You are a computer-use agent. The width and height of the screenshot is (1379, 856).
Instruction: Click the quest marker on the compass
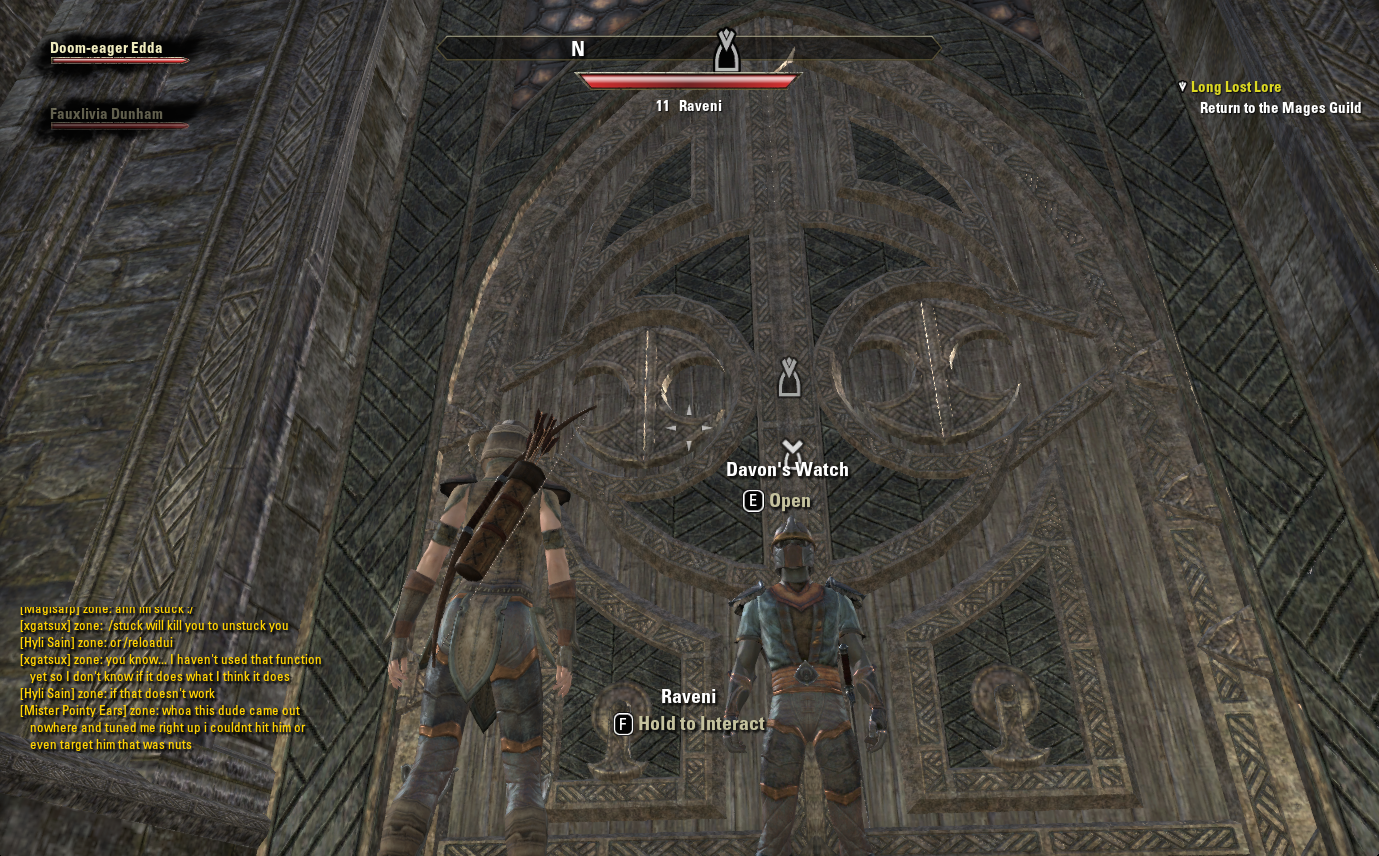pyautogui.click(x=727, y=50)
